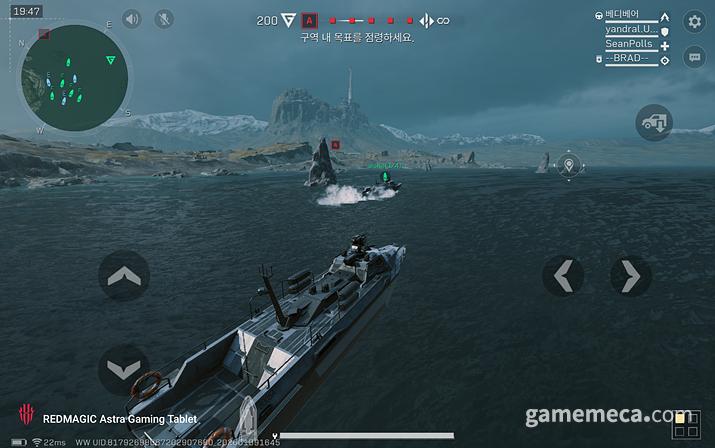Select squad member SeanPolls
715x448 pixels.
pos(628,45)
